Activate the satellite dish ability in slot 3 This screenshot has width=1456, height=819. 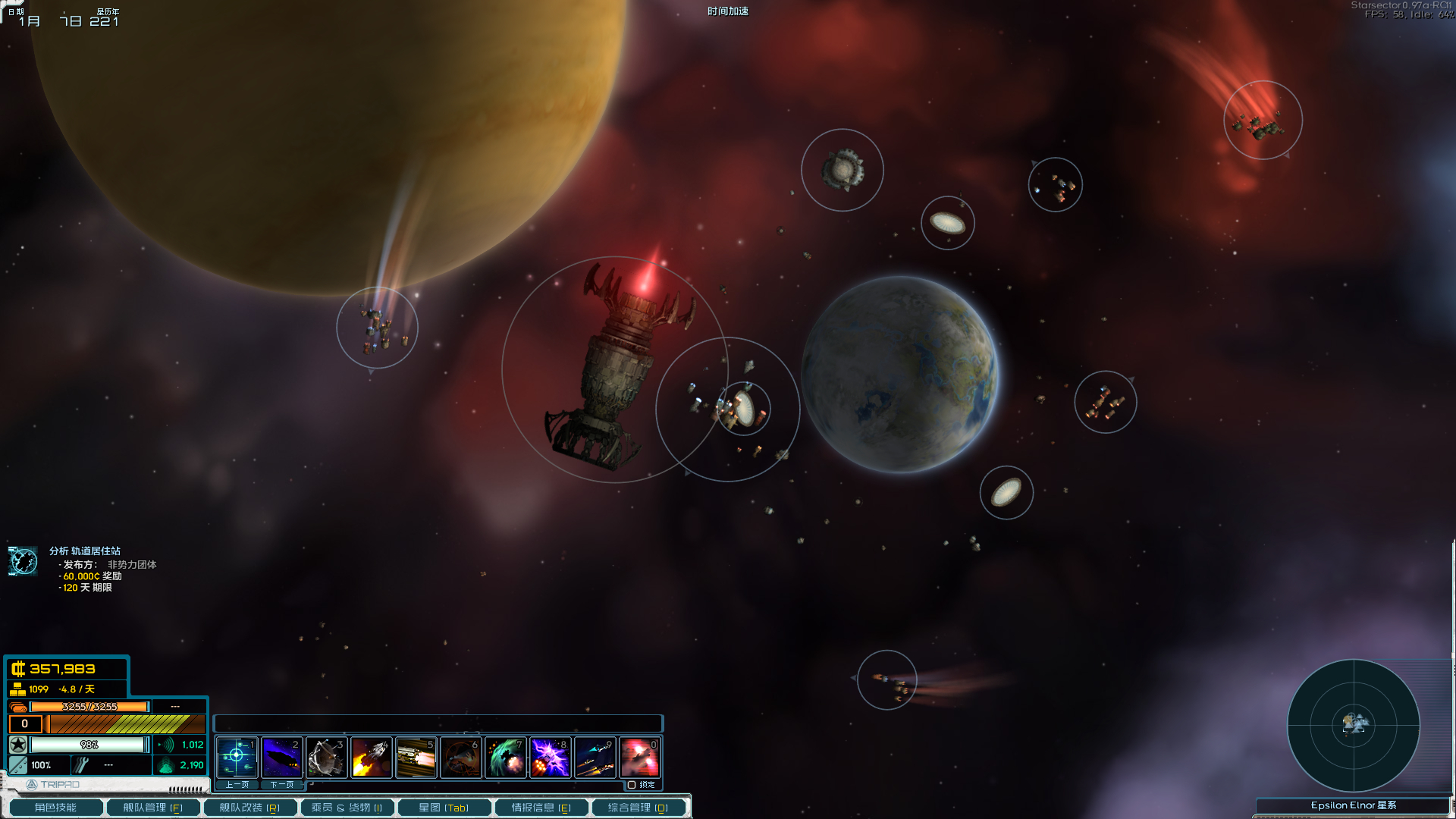point(326,757)
